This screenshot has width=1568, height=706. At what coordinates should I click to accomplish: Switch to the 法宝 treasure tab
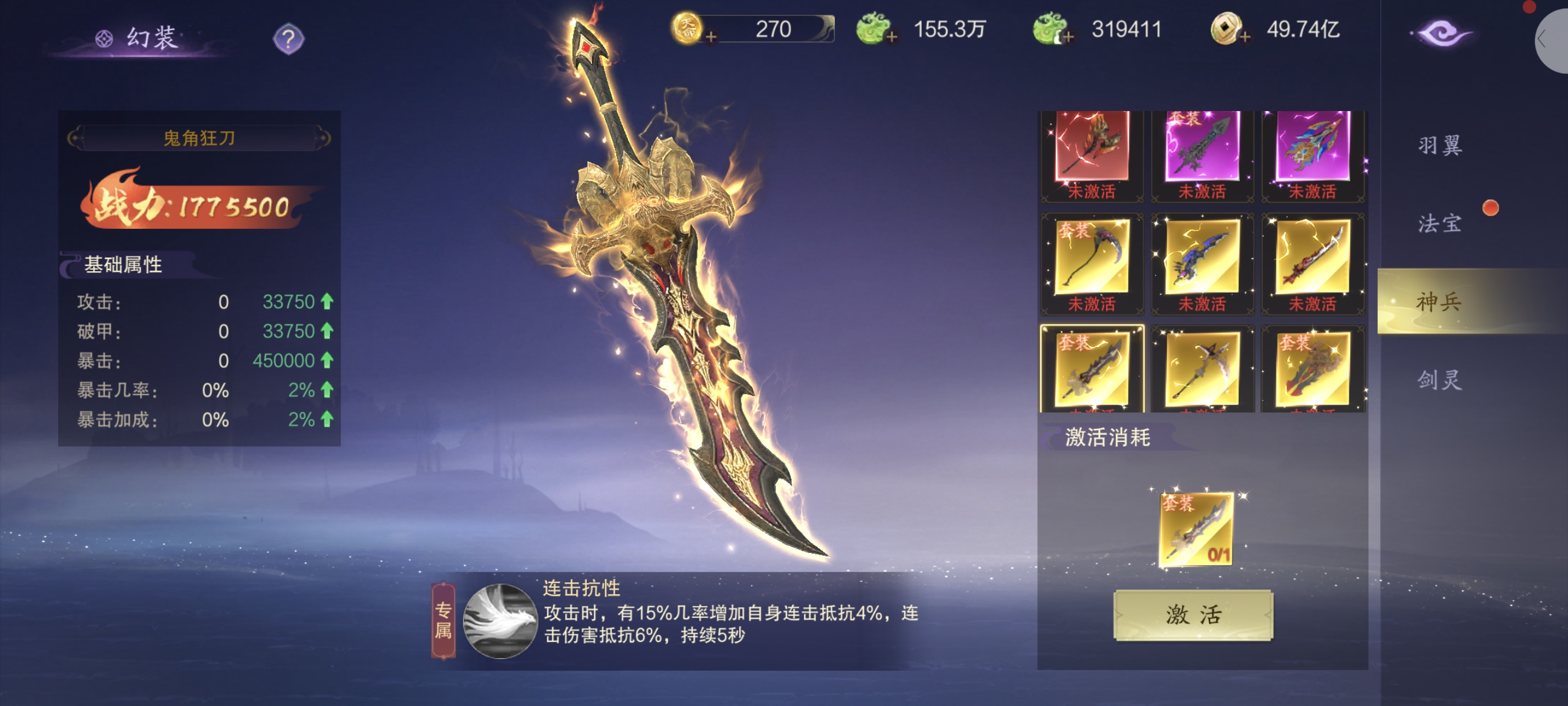tap(1440, 224)
